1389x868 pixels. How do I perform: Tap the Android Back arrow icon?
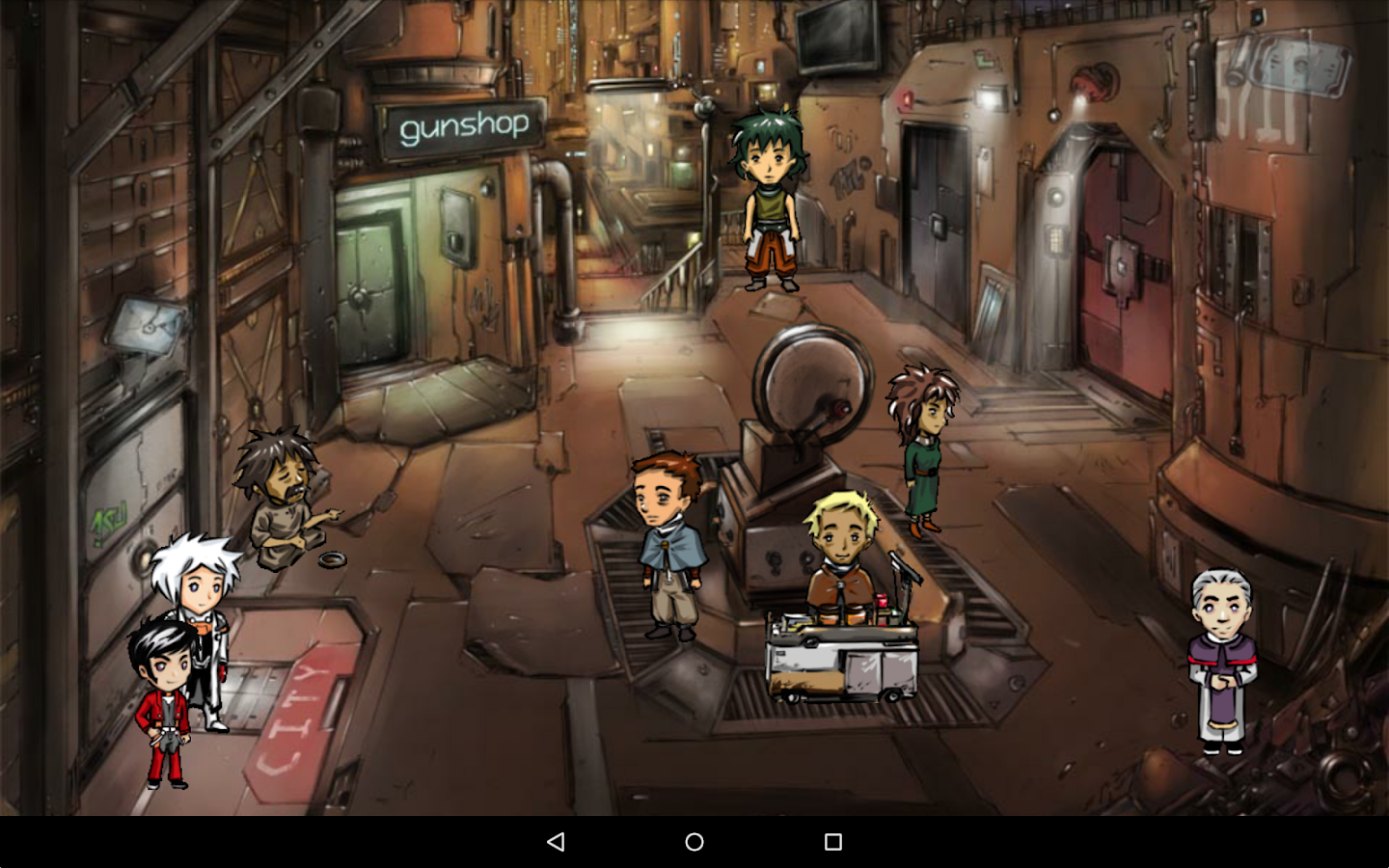click(556, 841)
